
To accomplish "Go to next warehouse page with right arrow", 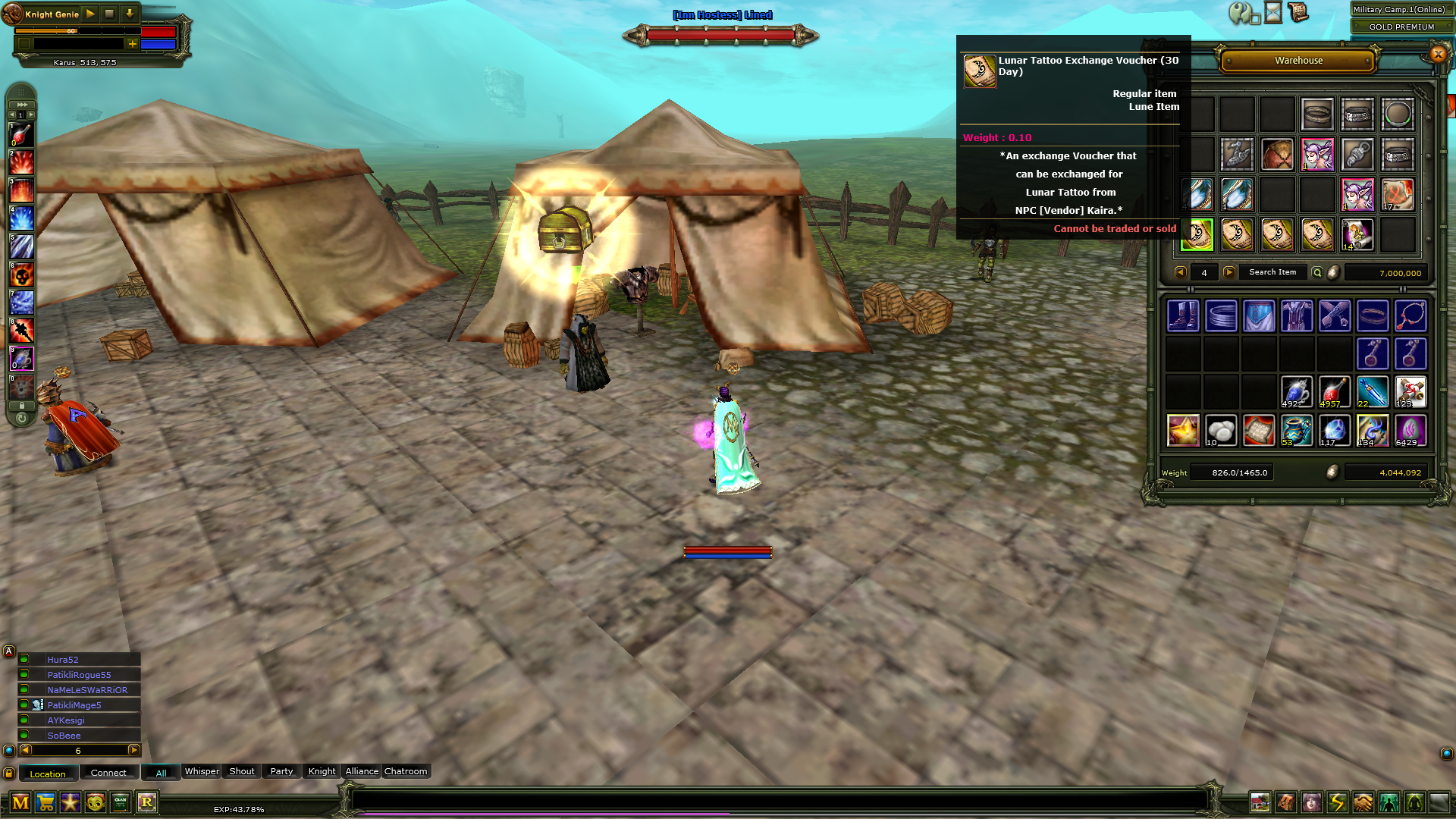I will pos(1229,272).
